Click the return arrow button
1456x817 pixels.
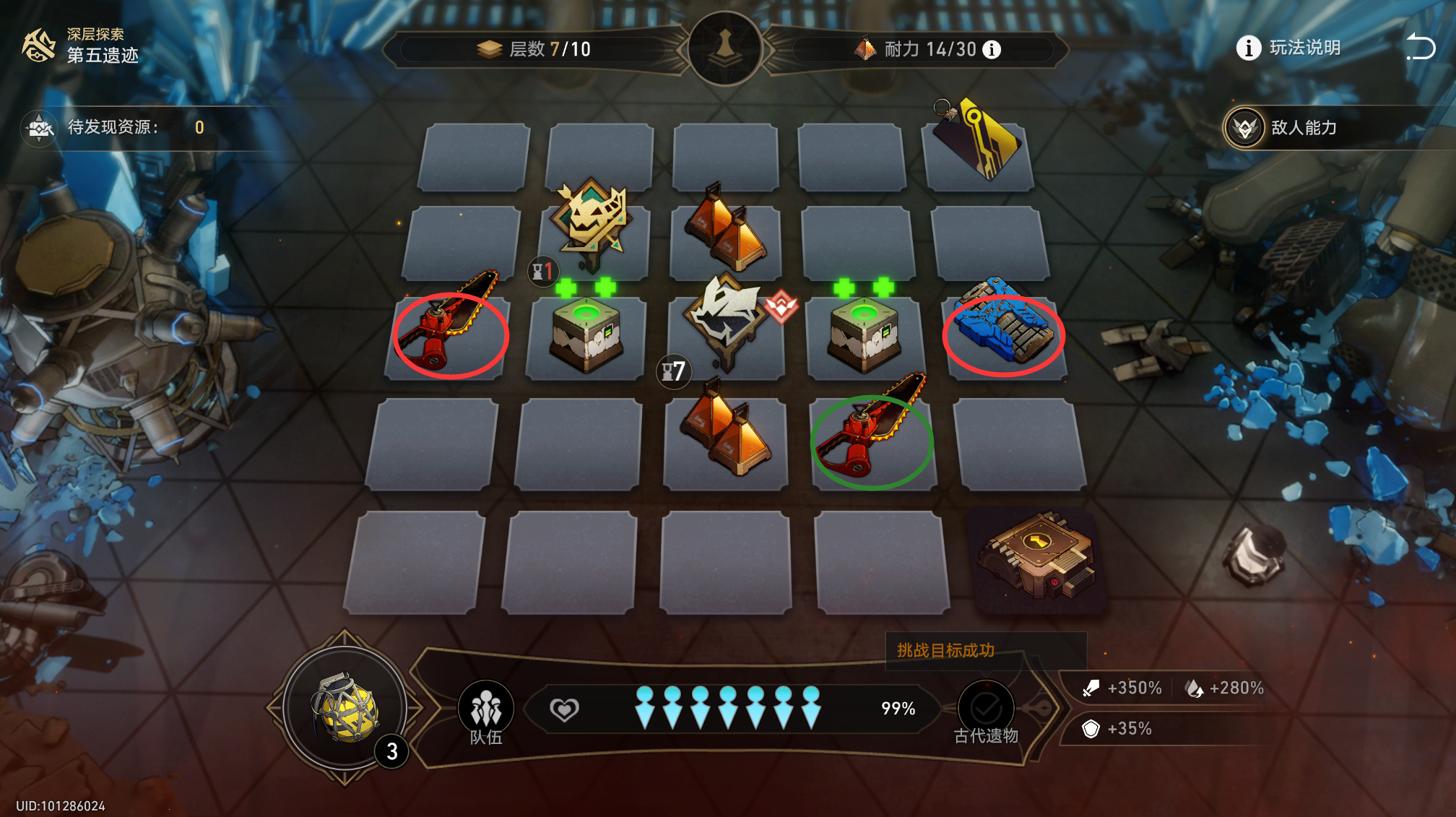tap(1420, 48)
